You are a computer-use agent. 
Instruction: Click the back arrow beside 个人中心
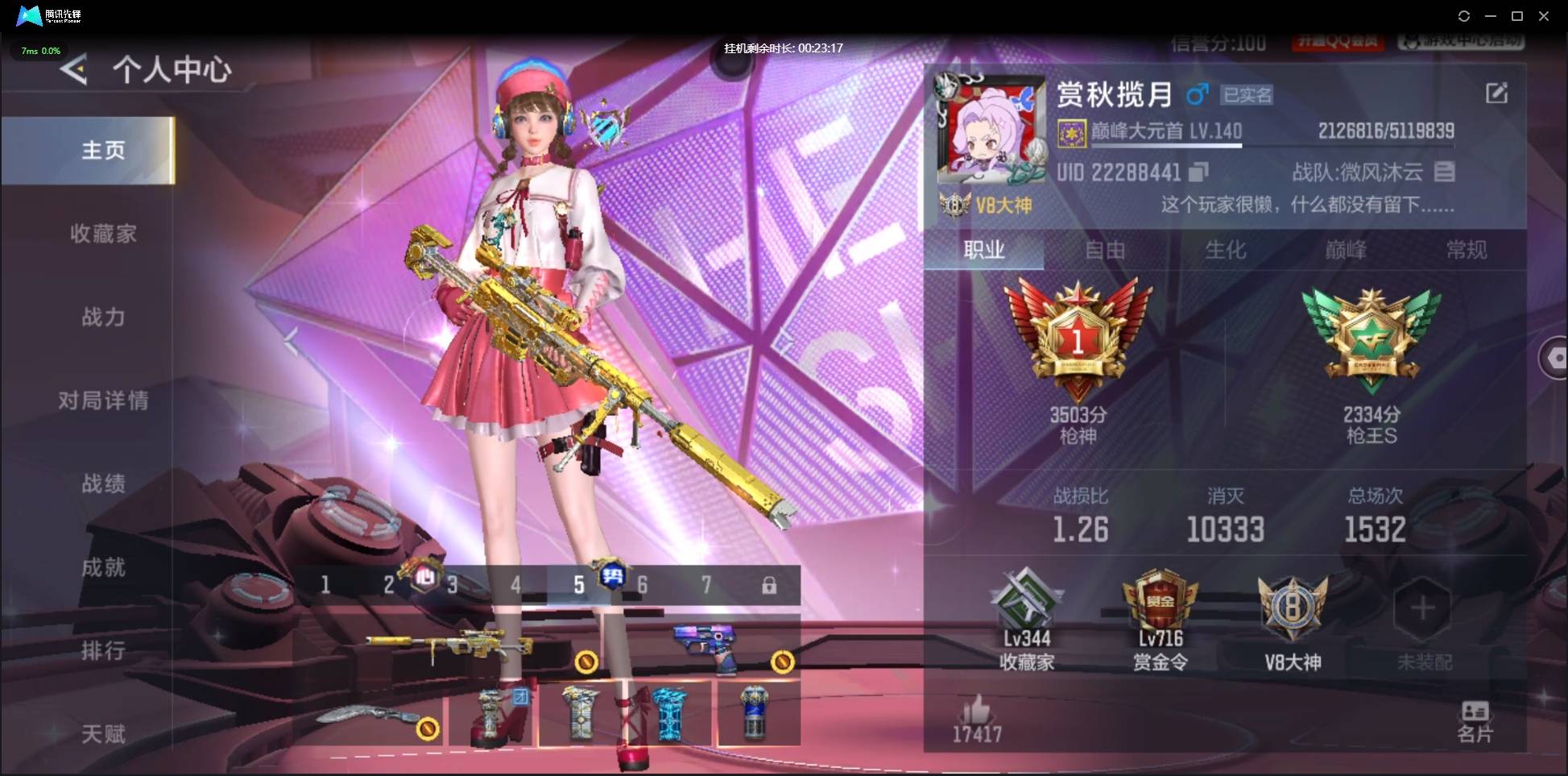73,70
